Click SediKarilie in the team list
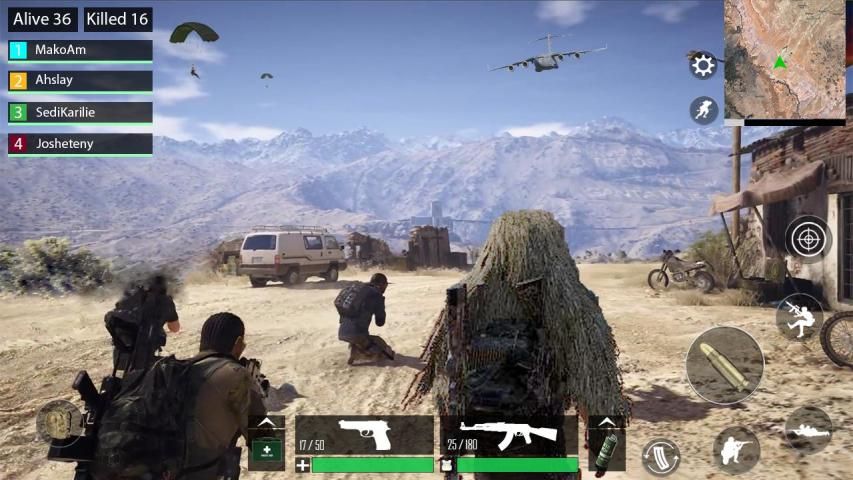 (x=80, y=112)
